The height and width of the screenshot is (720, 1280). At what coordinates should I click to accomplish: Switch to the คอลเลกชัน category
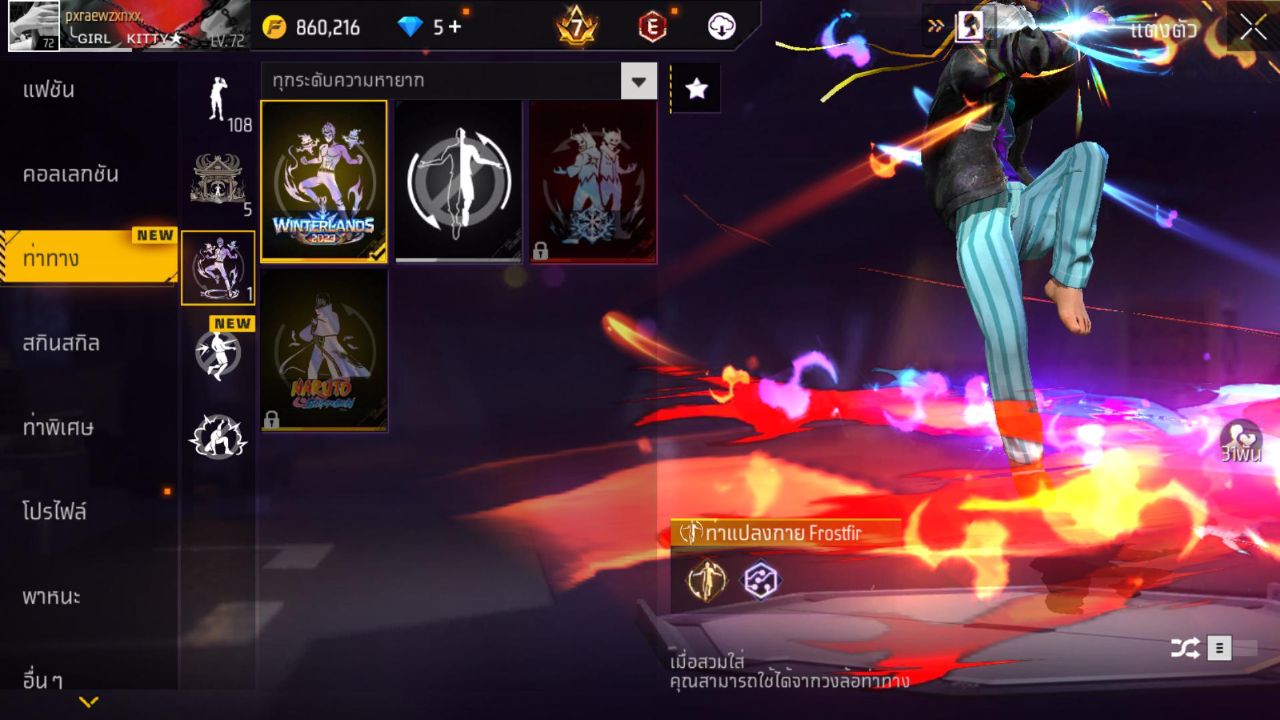point(70,174)
